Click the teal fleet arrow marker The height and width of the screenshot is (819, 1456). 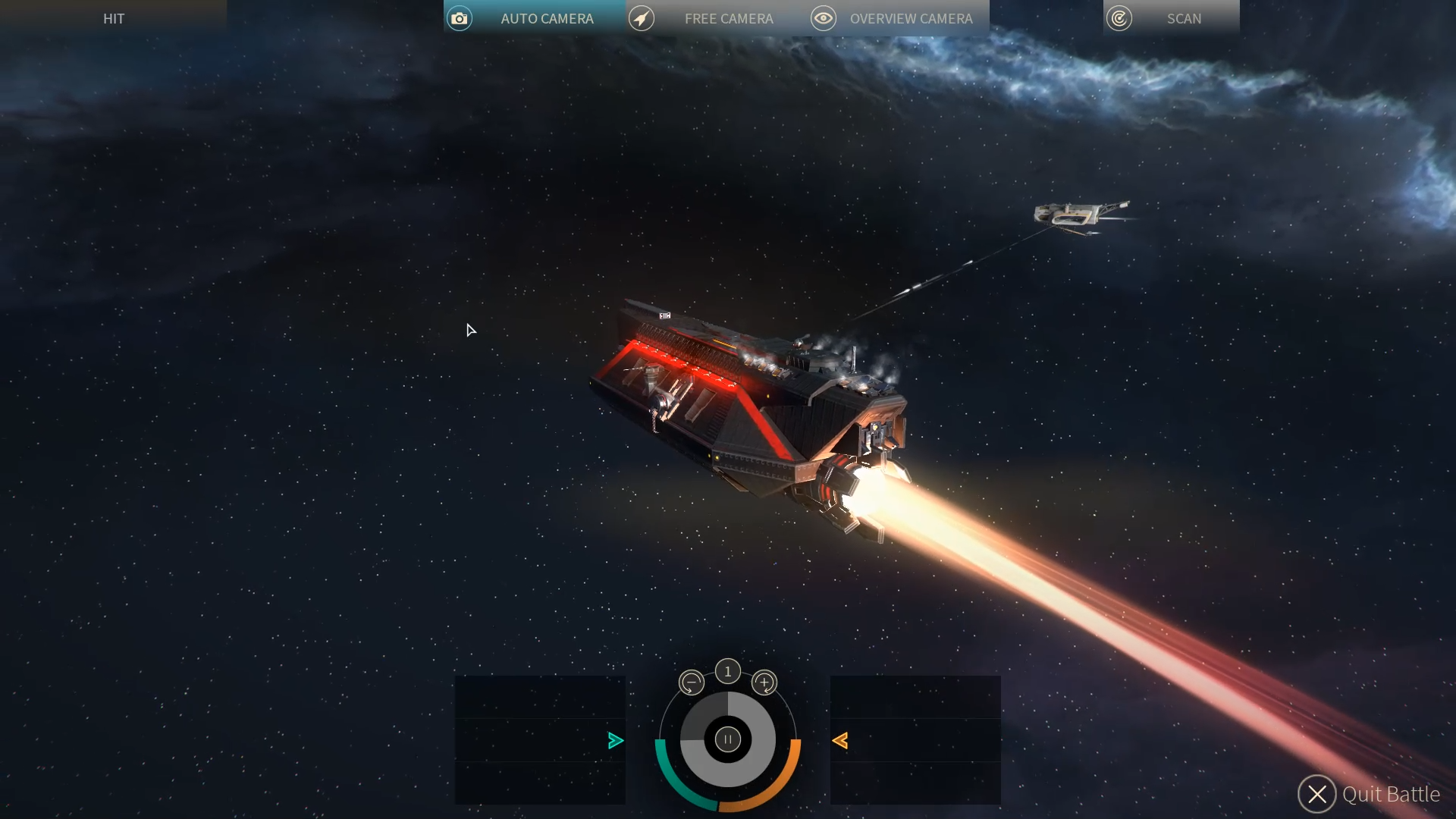[x=616, y=741]
